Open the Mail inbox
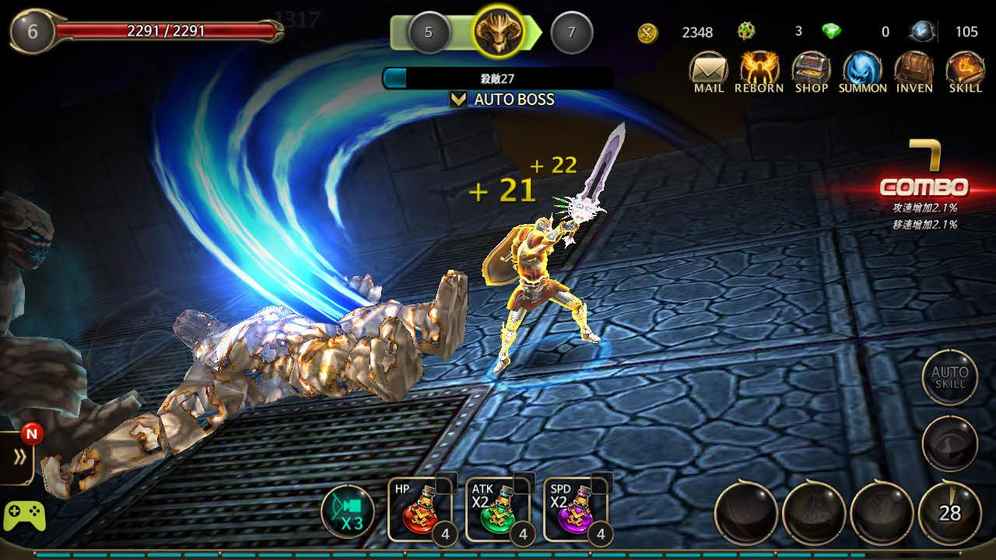996x560 pixels. [708, 72]
